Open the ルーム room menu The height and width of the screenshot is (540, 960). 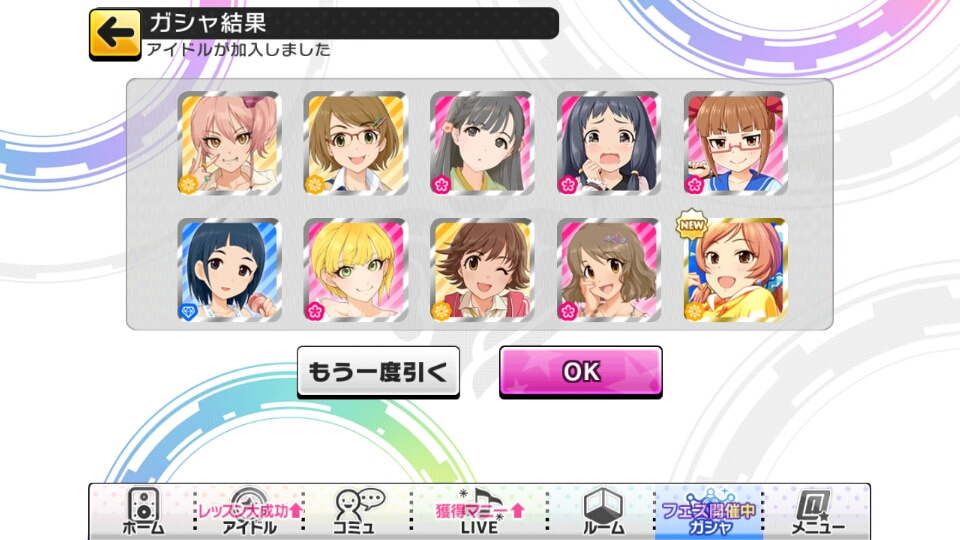[x=603, y=512]
